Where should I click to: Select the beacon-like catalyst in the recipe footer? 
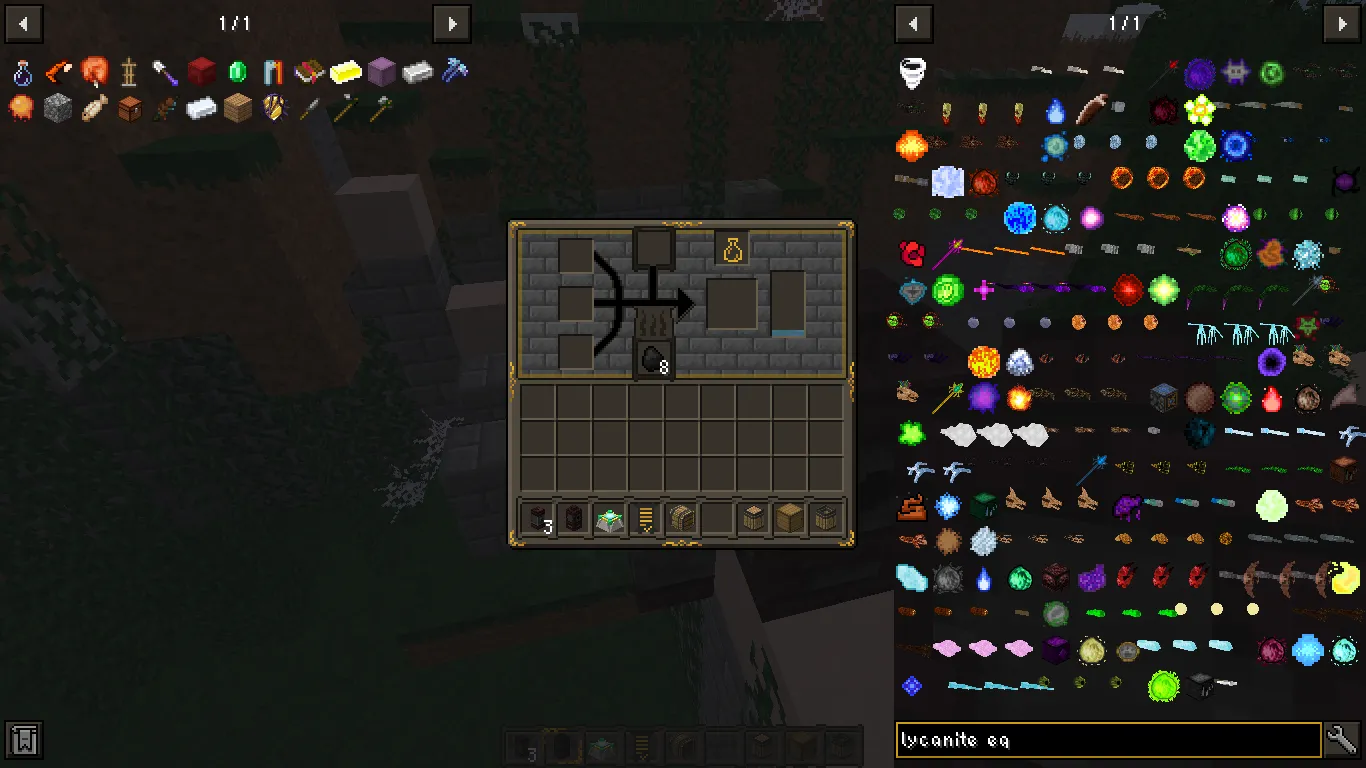coord(608,517)
